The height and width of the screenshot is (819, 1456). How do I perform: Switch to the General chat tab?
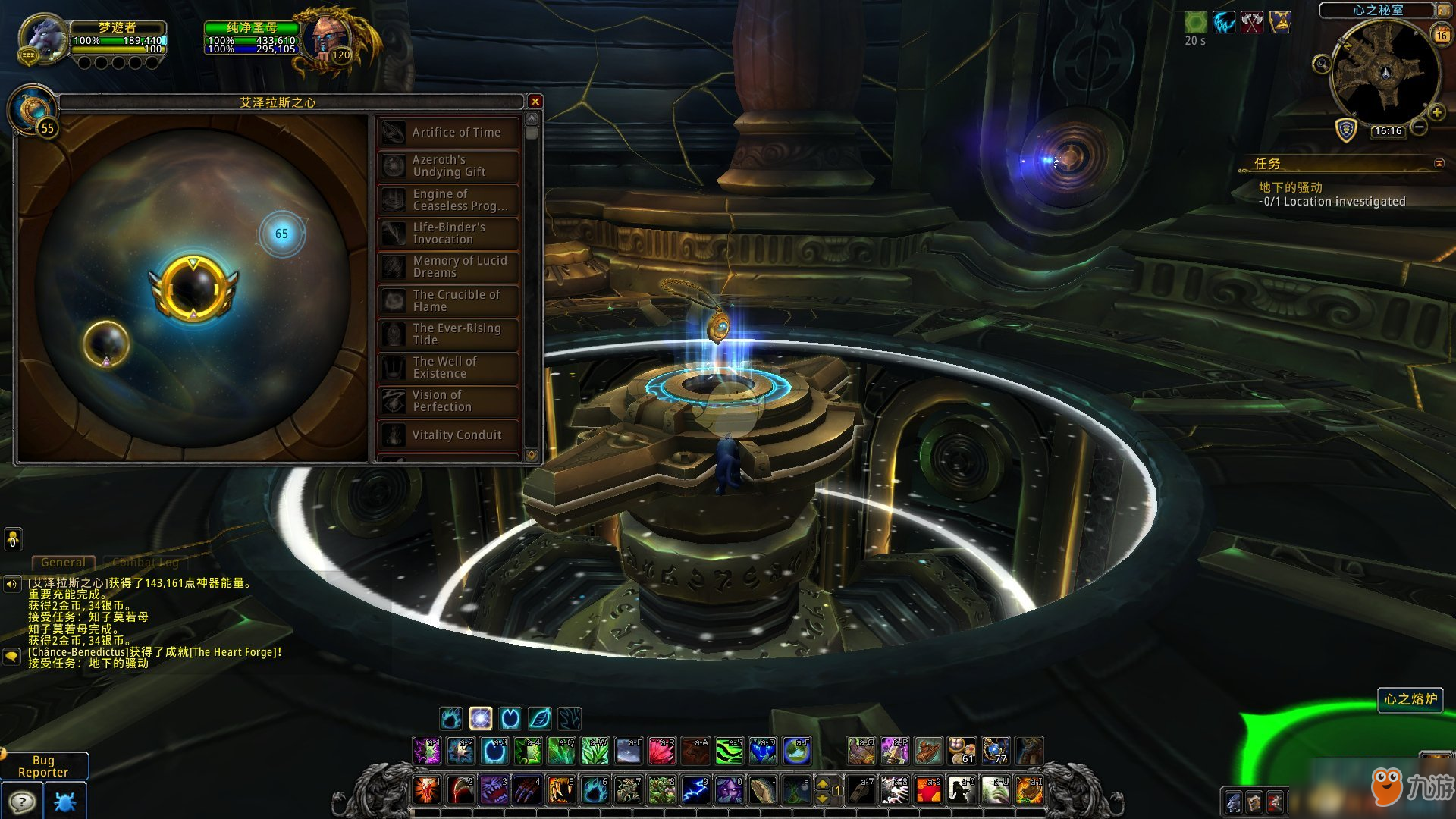point(63,563)
